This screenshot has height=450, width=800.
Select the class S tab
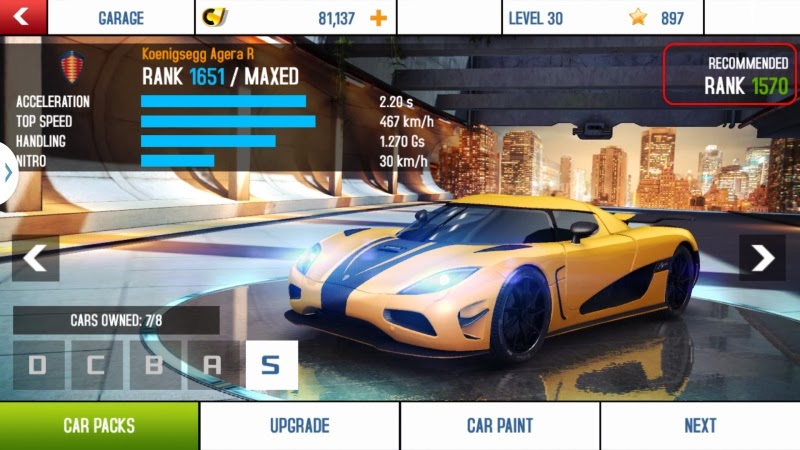pyautogui.click(x=271, y=365)
